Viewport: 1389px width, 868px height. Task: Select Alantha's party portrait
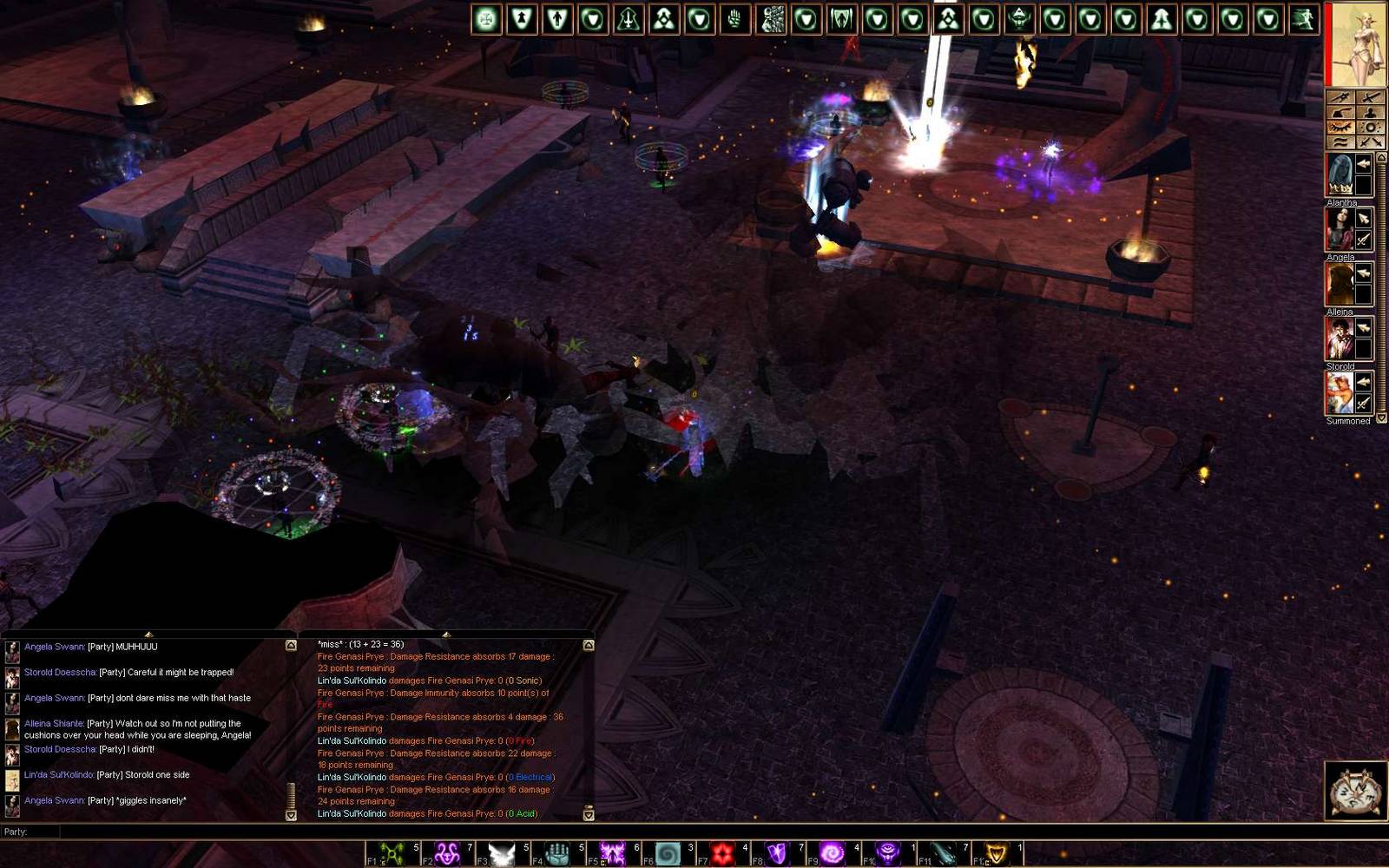(1340, 174)
